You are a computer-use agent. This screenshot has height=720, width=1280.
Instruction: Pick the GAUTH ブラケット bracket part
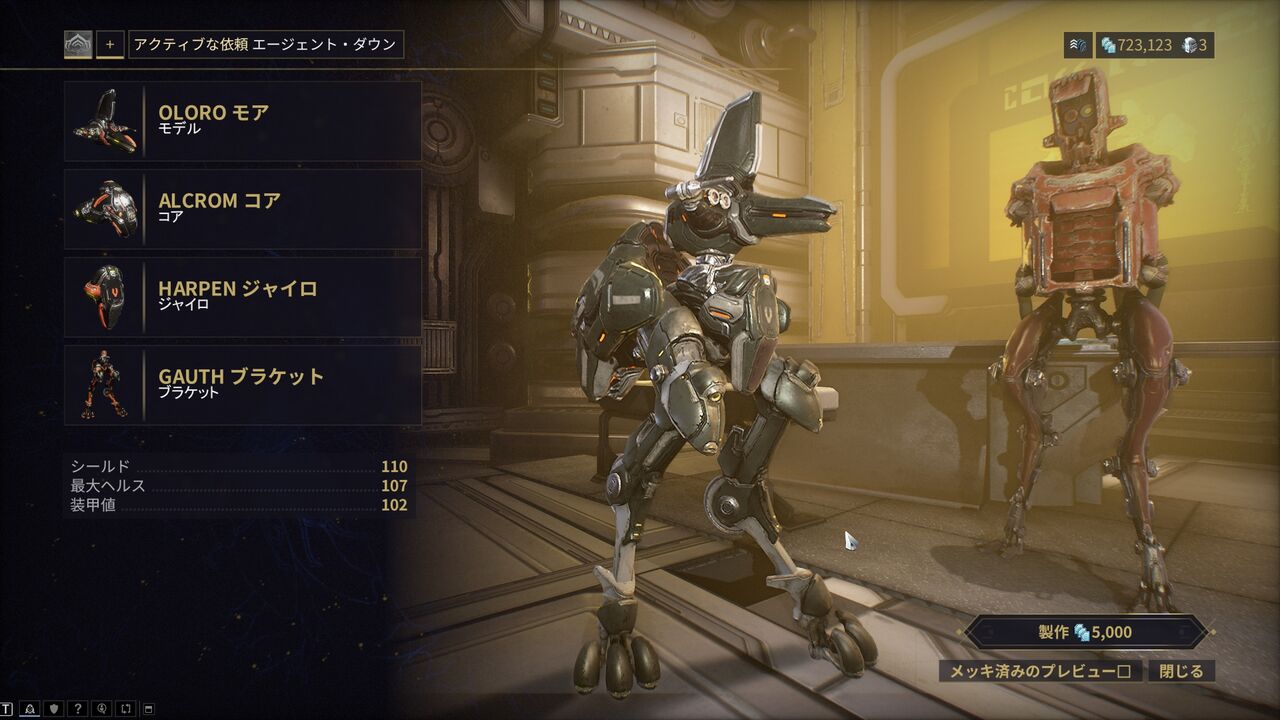click(242, 384)
